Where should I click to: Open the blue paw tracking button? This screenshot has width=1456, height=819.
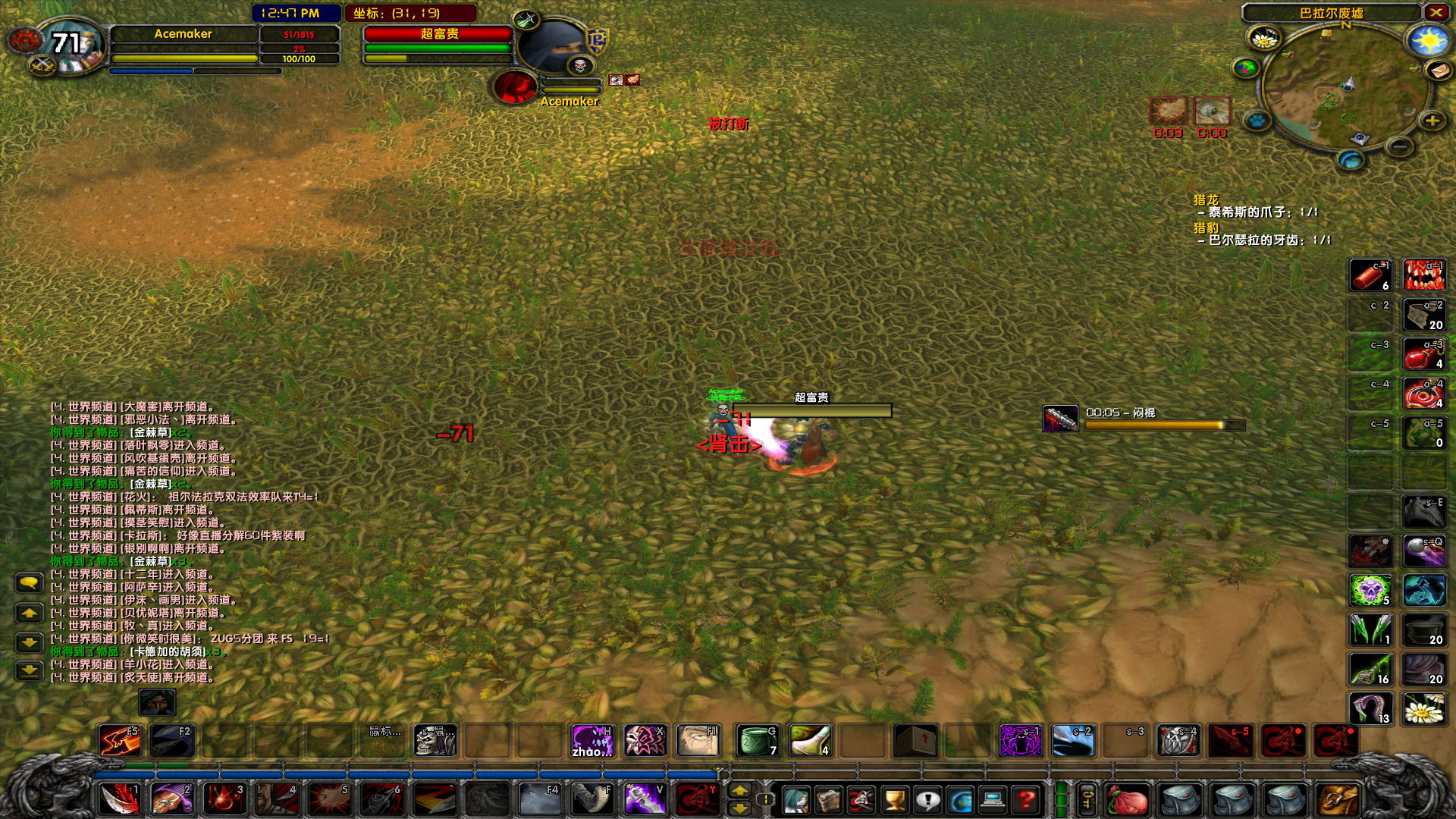point(1257,121)
